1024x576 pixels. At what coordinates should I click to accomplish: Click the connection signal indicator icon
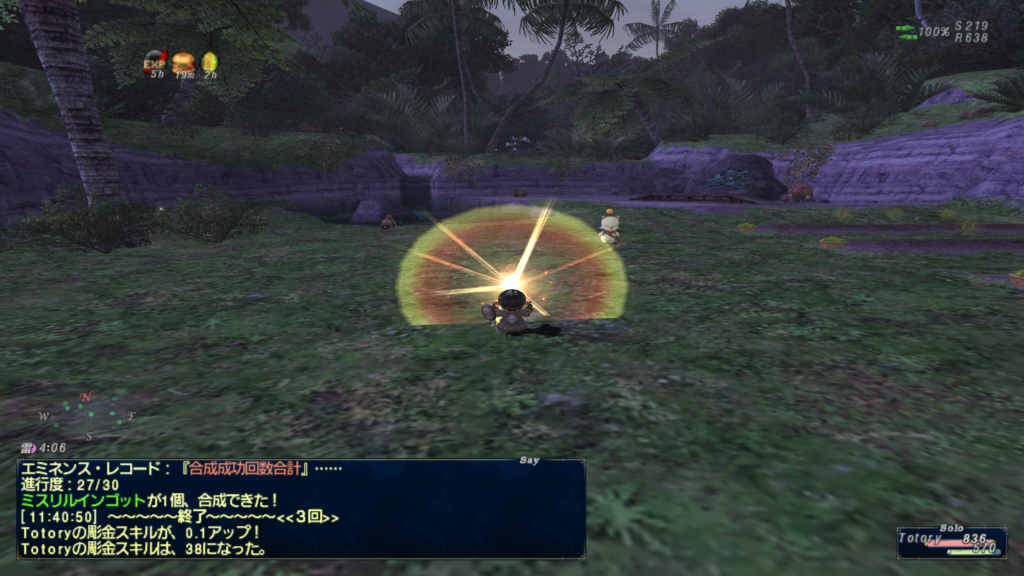point(906,31)
